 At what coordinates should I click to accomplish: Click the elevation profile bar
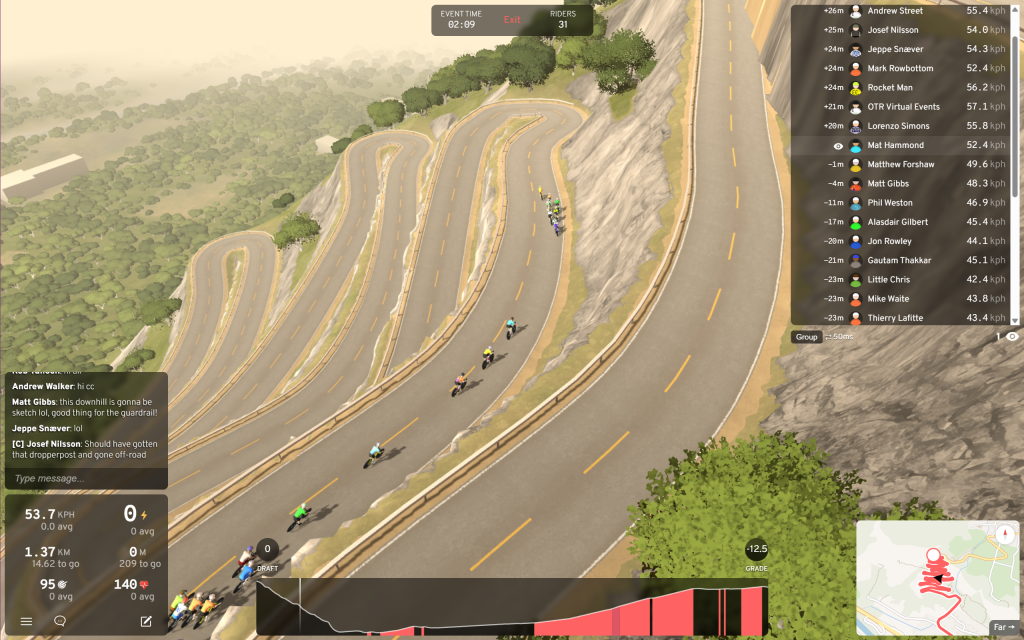coord(512,608)
